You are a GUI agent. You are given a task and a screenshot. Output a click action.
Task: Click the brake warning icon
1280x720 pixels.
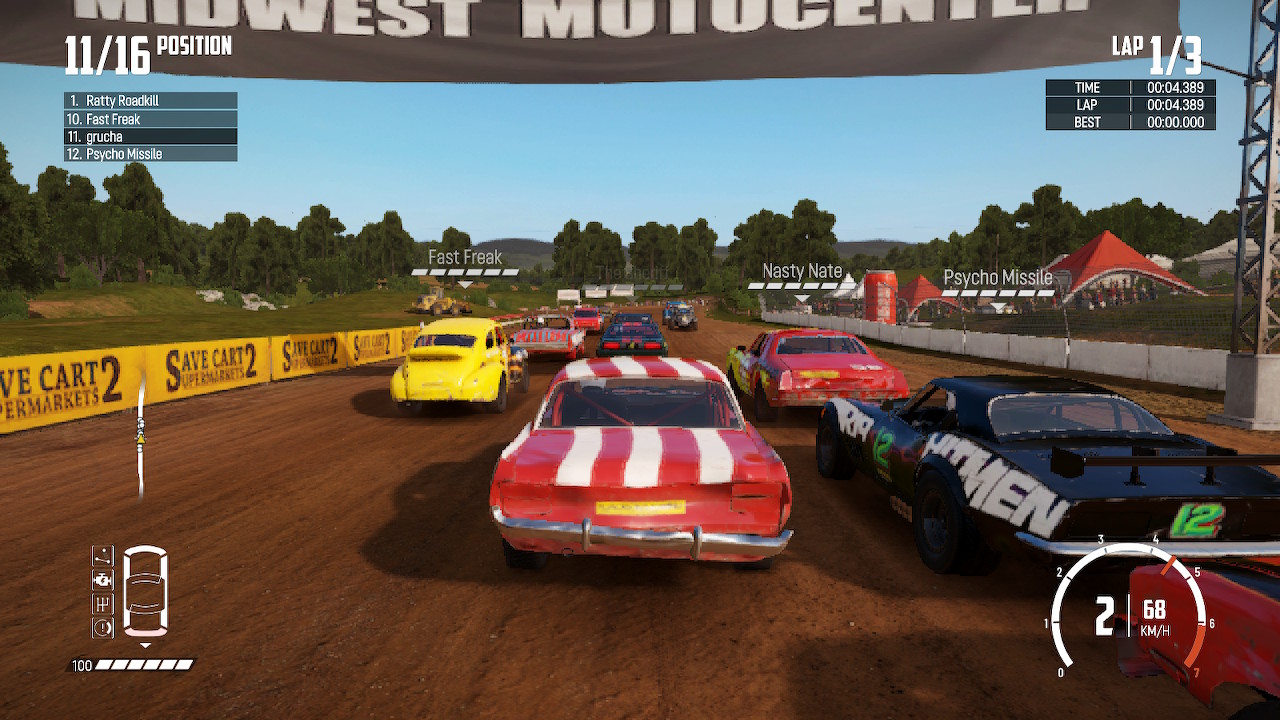coord(103,626)
